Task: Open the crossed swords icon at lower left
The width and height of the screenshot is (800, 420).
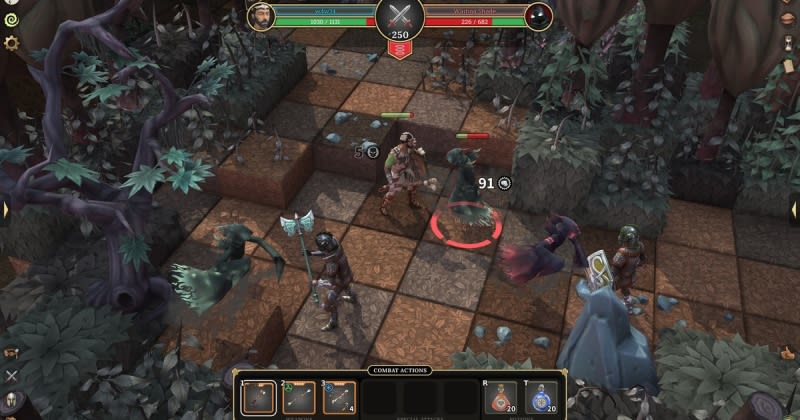Action: (x=12, y=377)
